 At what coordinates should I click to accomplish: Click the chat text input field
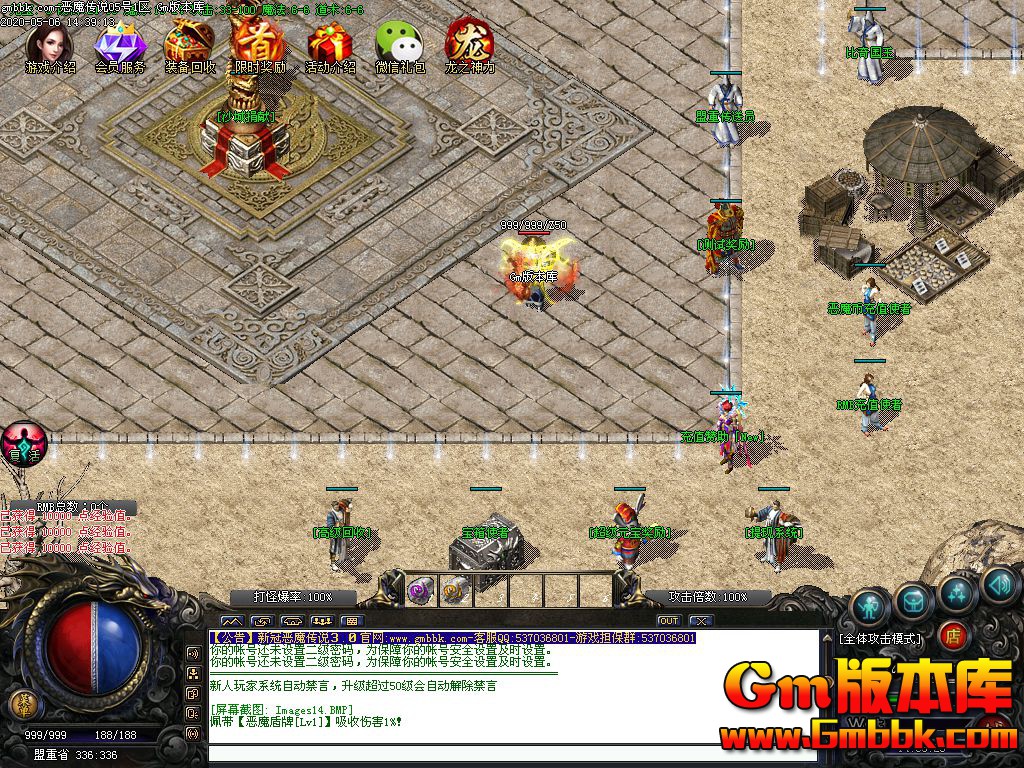(x=510, y=751)
